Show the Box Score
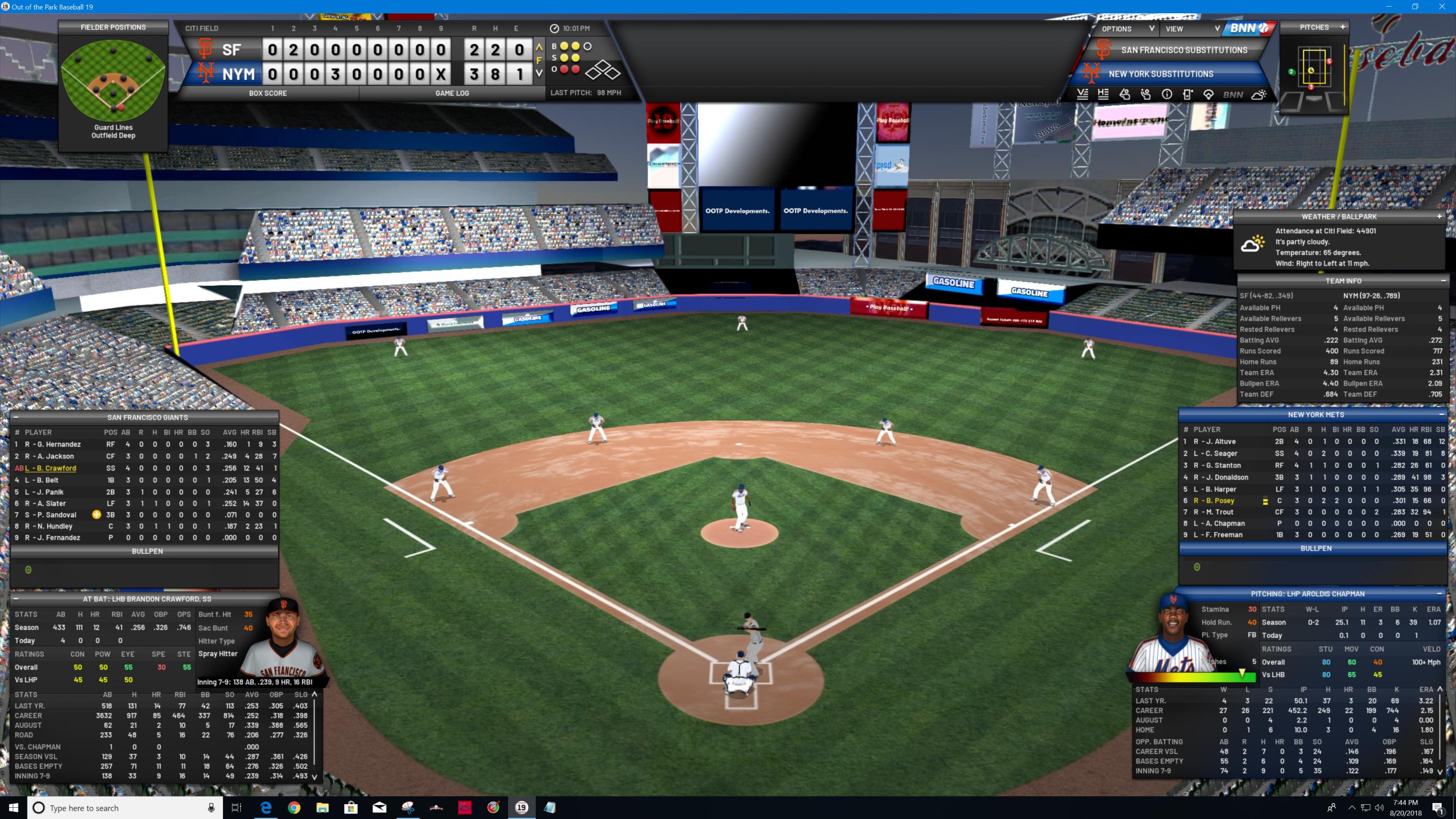 [268, 93]
